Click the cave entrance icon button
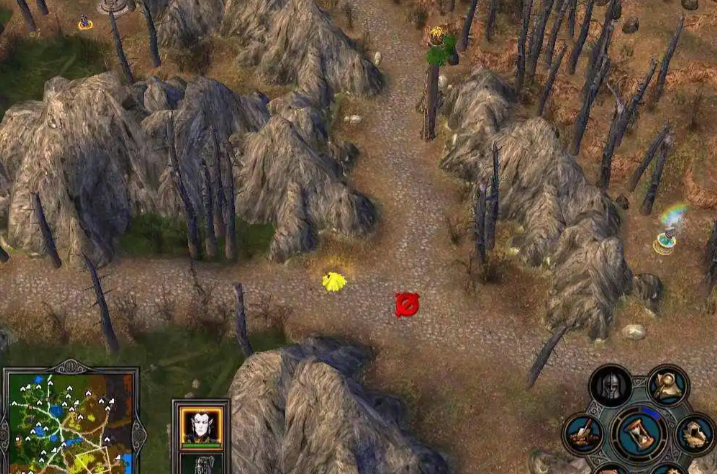This screenshot has height=474, width=717. pos(695,433)
